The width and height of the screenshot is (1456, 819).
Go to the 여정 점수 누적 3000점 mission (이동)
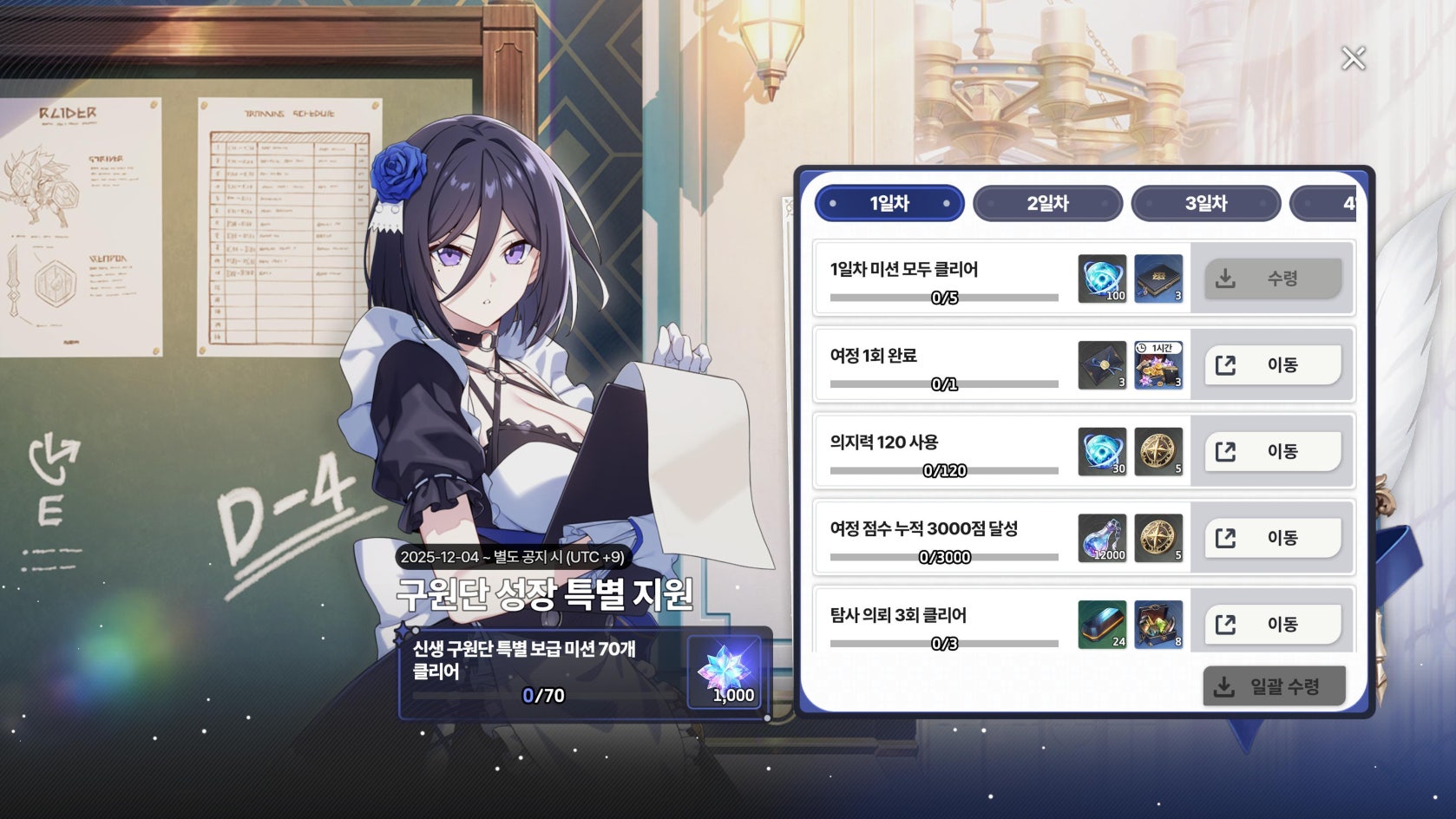click(x=1272, y=538)
